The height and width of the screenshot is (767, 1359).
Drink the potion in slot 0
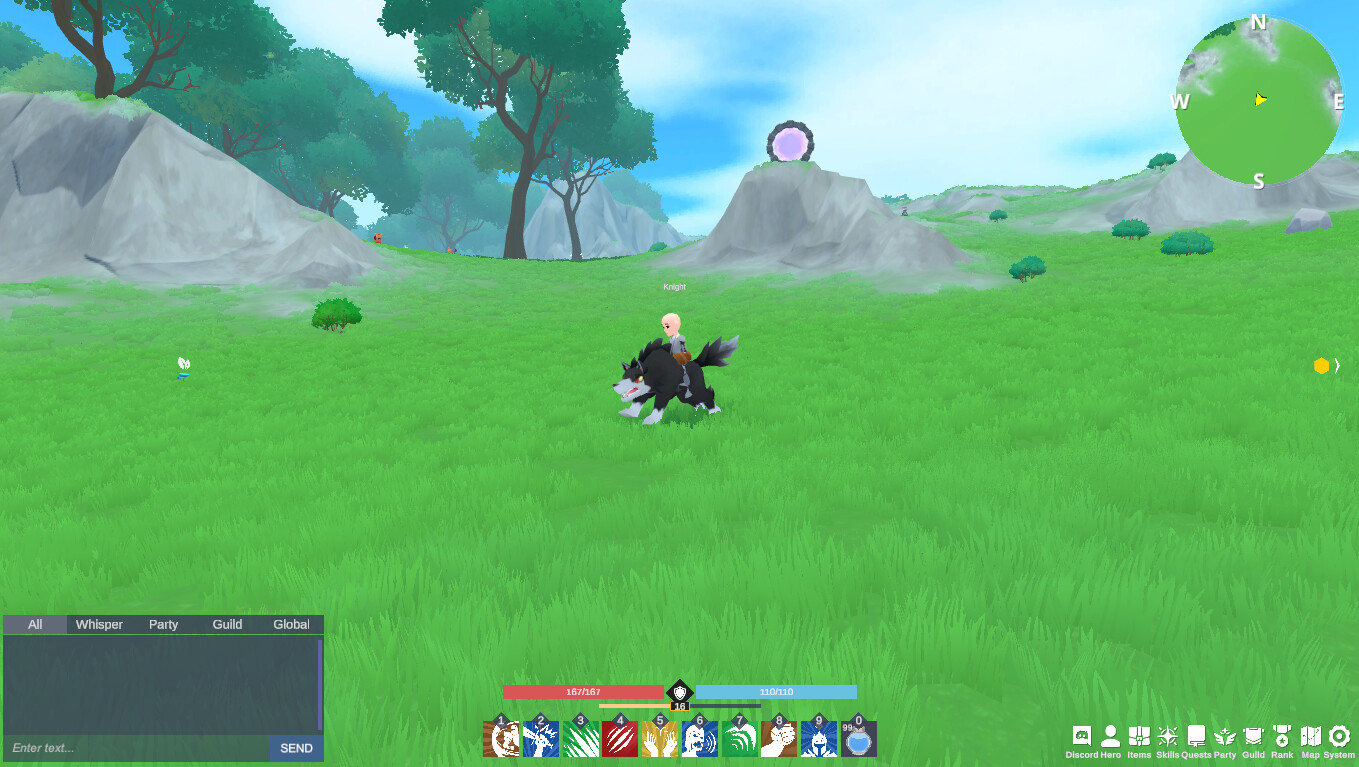click(x=858, y=740)
